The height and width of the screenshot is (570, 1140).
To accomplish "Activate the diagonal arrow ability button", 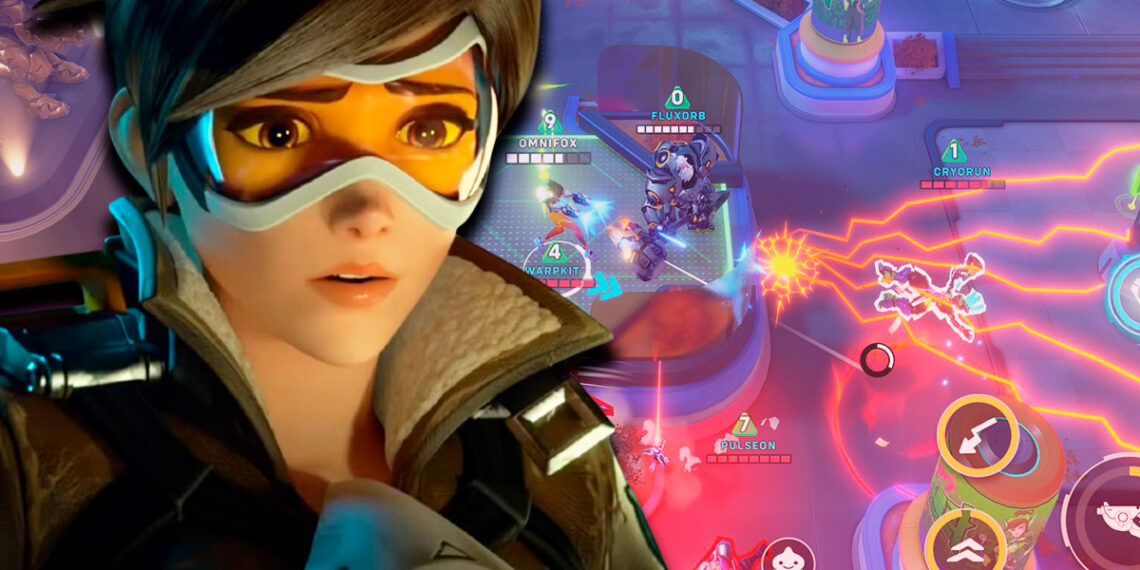I will 977,436.
